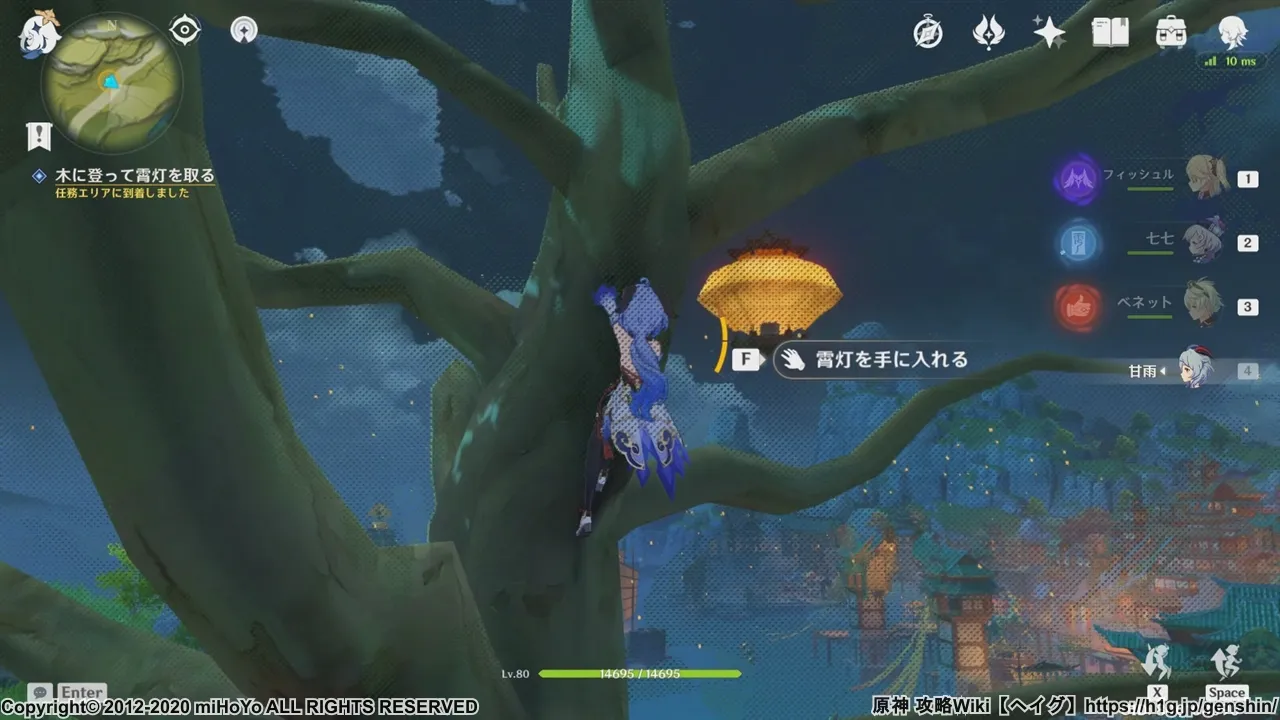The width and height of the screenshot is (1280, 720).
Task: Click the minimap circle
Action: (113, 80)
